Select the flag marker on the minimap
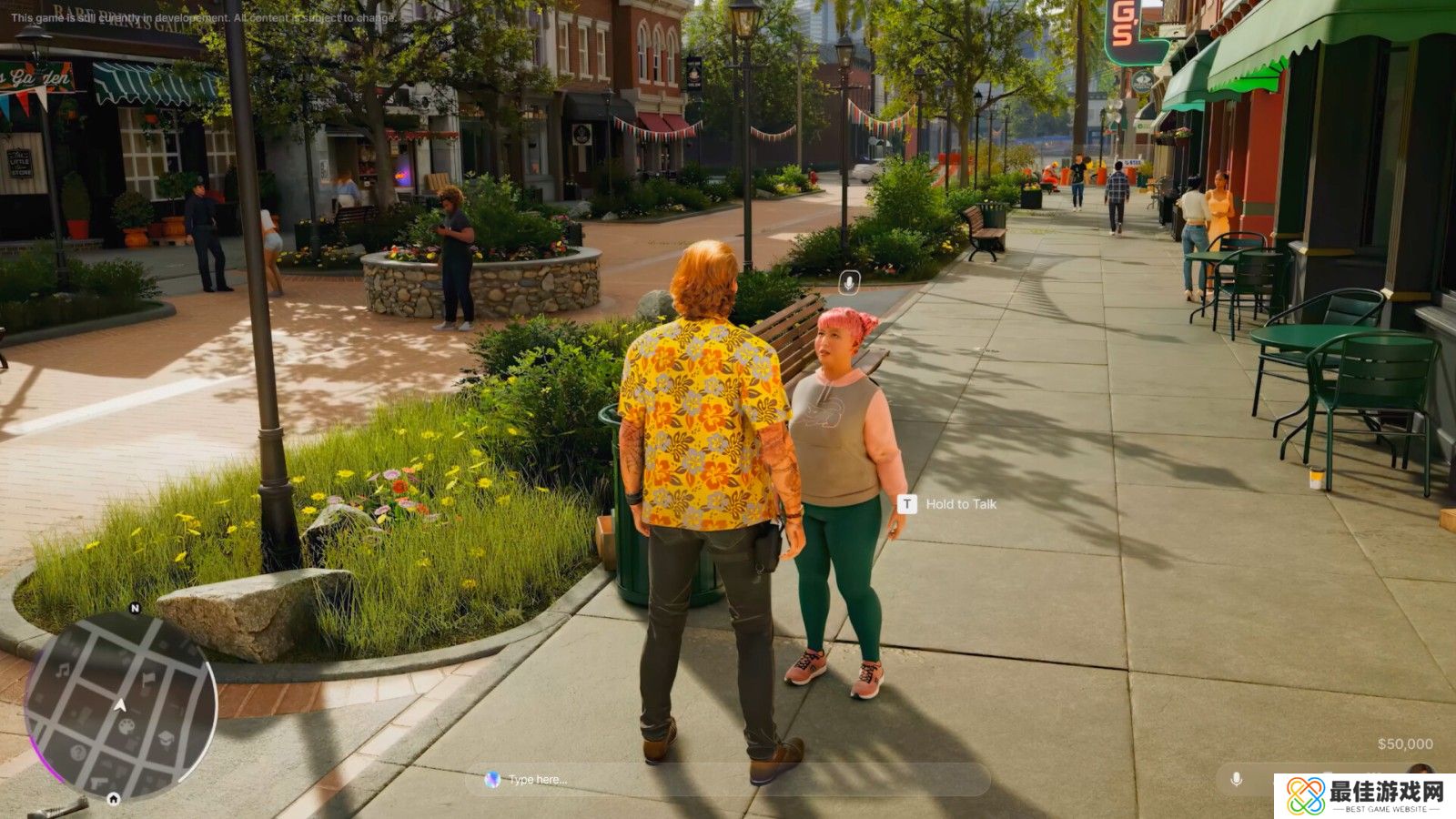The image size is (1456, 819). coord(147,678)
